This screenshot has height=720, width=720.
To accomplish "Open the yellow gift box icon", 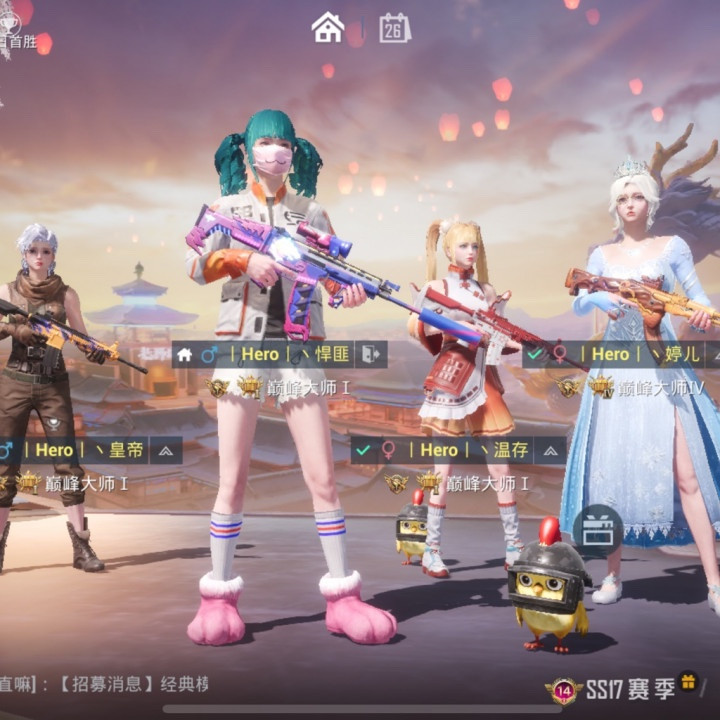I will point(688,682).
